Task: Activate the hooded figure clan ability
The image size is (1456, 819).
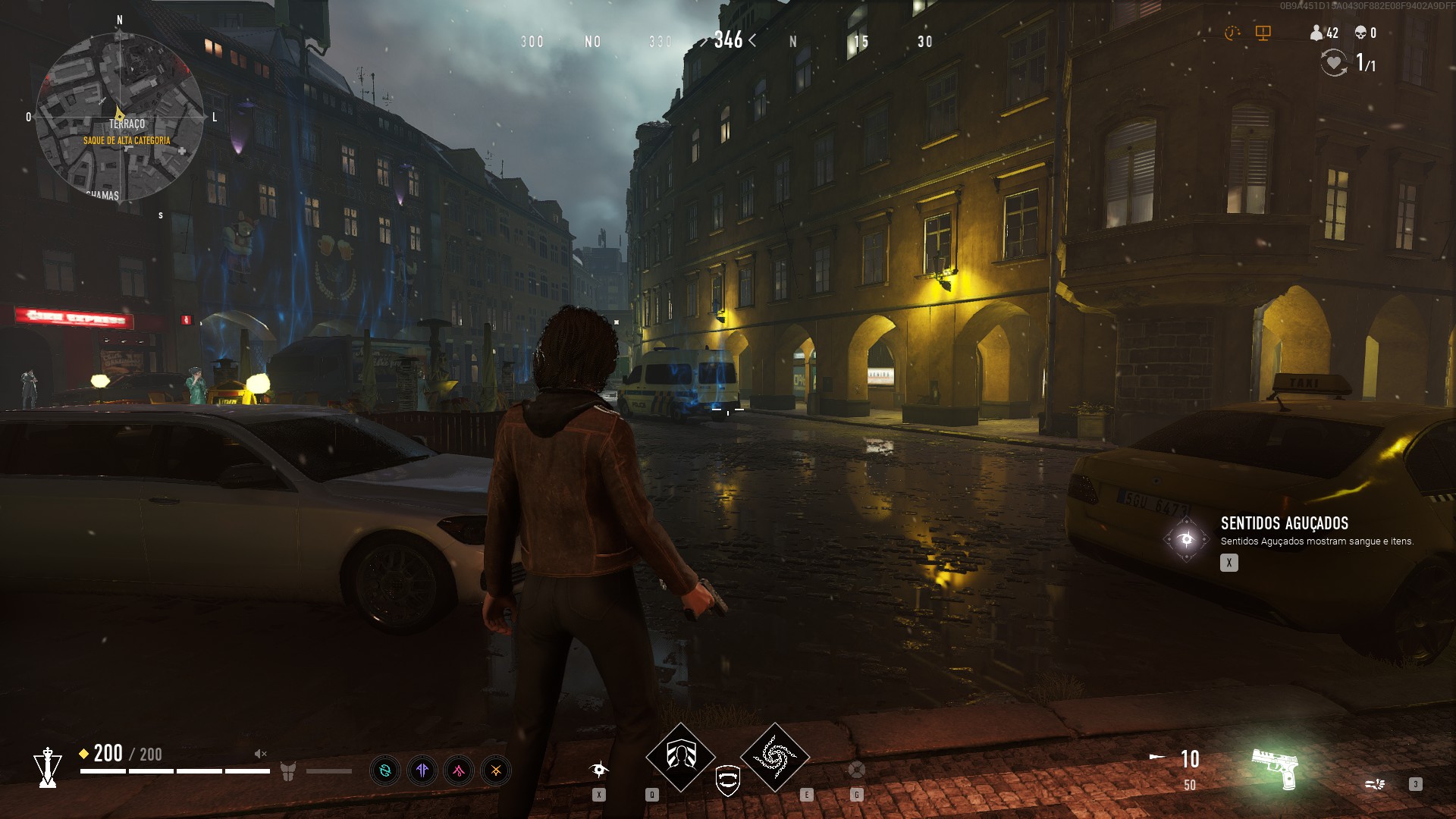Action: (x=680, y=756)
